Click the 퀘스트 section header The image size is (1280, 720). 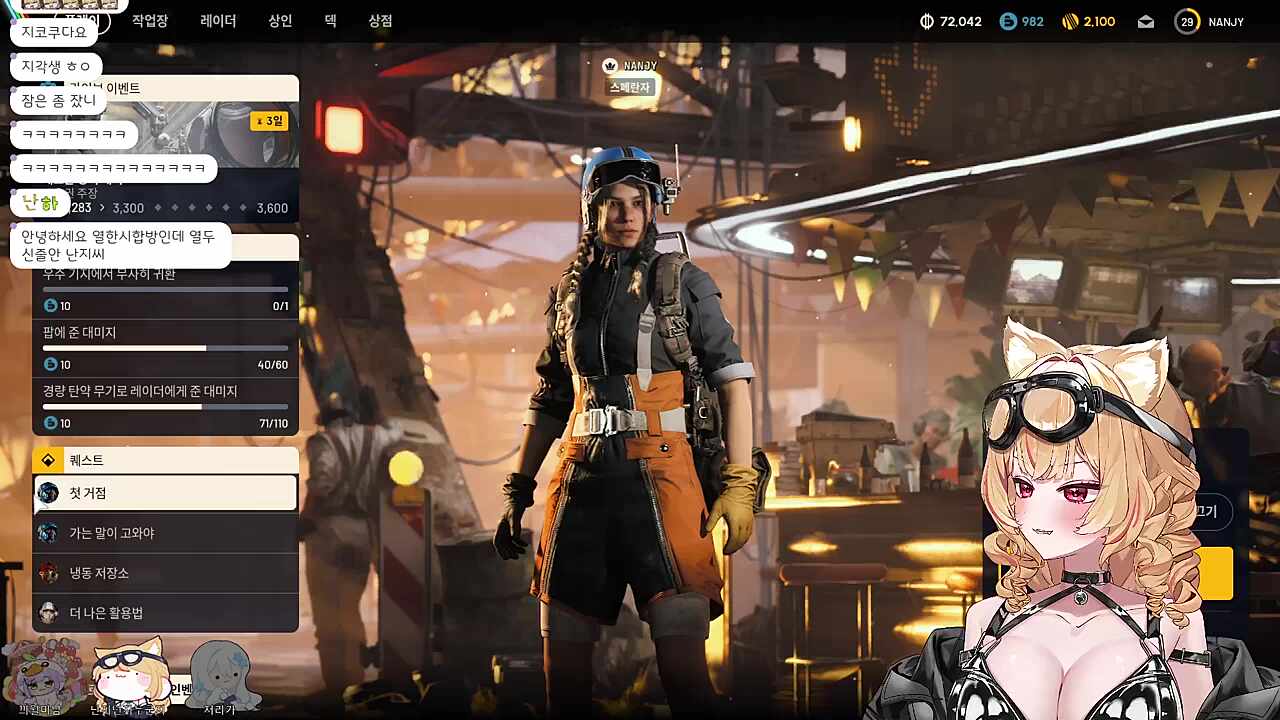click(x=166, y=460)
